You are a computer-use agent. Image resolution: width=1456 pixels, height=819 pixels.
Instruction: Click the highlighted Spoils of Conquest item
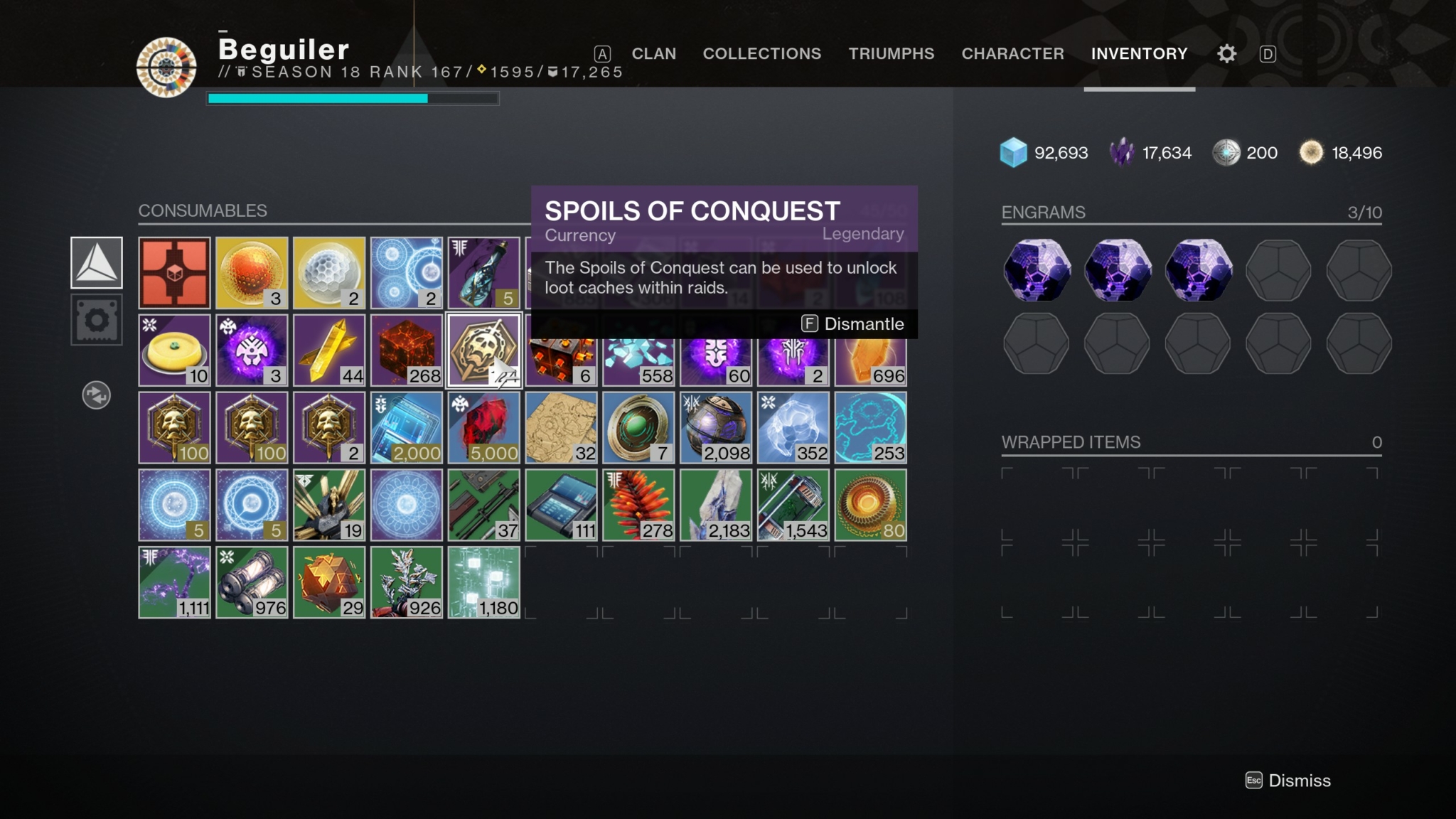pos(483,350)
